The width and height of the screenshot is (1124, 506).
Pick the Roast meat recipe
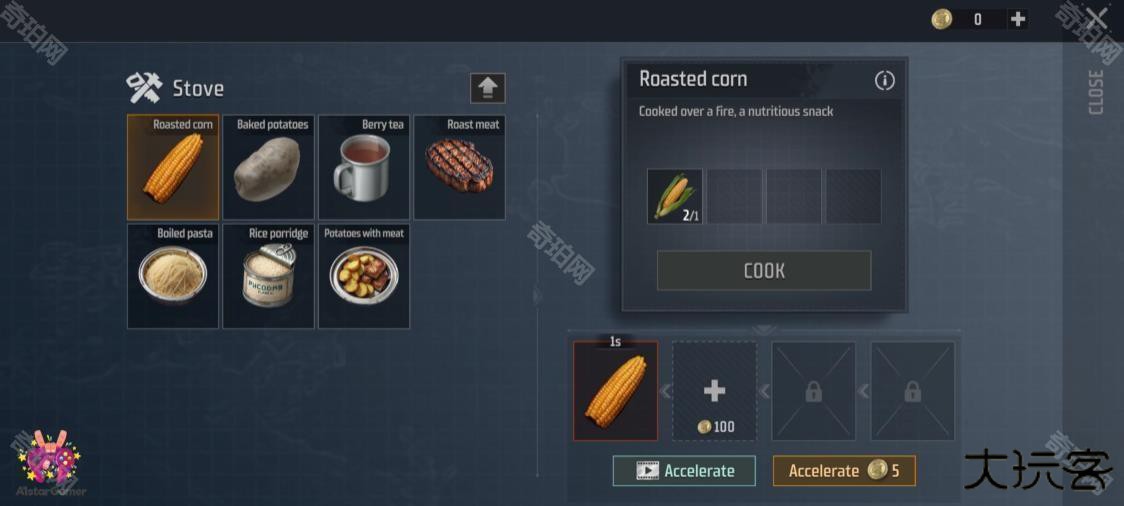459,167
